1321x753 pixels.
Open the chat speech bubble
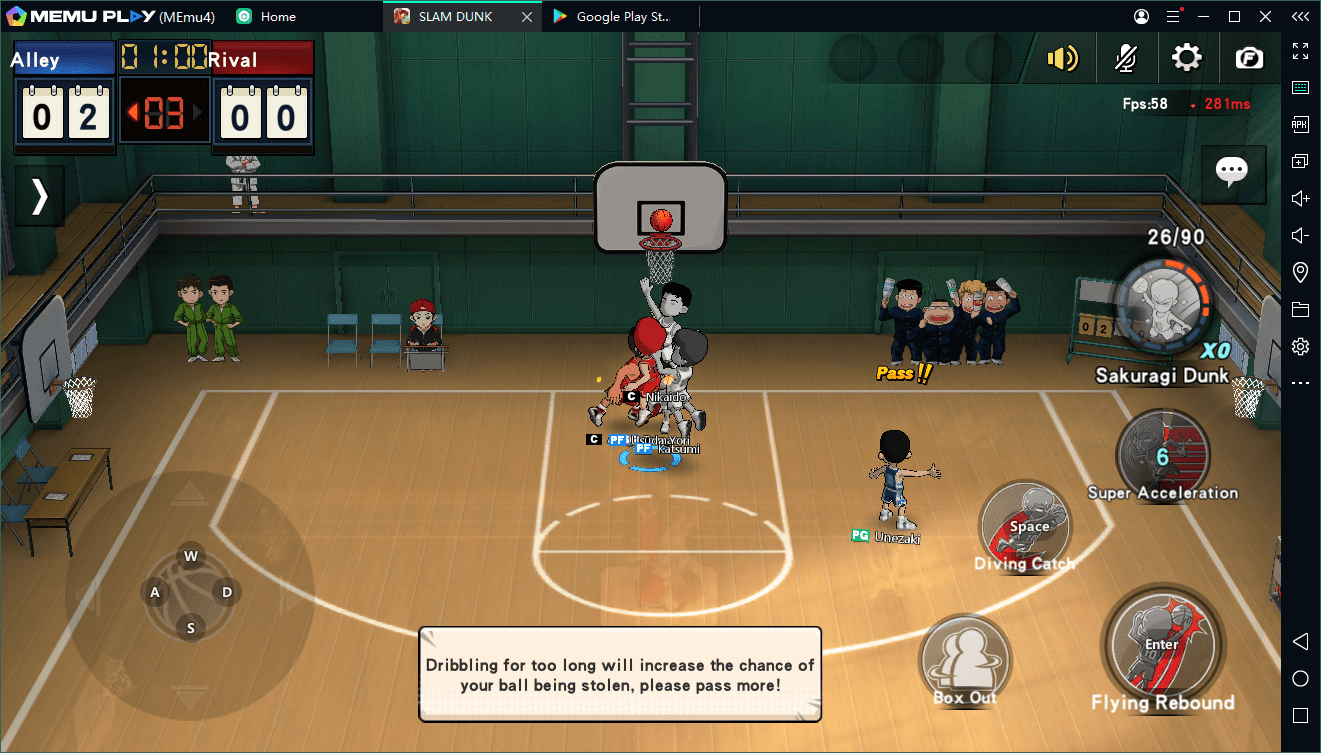[1232, 172]
